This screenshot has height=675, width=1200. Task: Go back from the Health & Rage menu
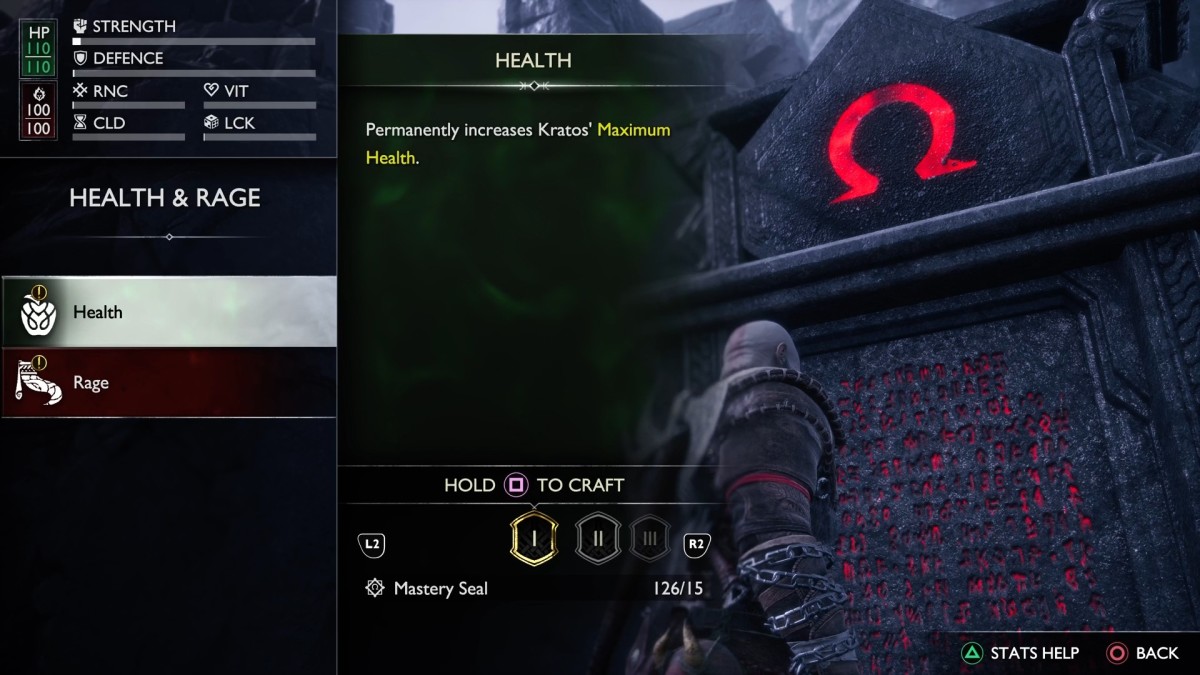pos(1143,653)
